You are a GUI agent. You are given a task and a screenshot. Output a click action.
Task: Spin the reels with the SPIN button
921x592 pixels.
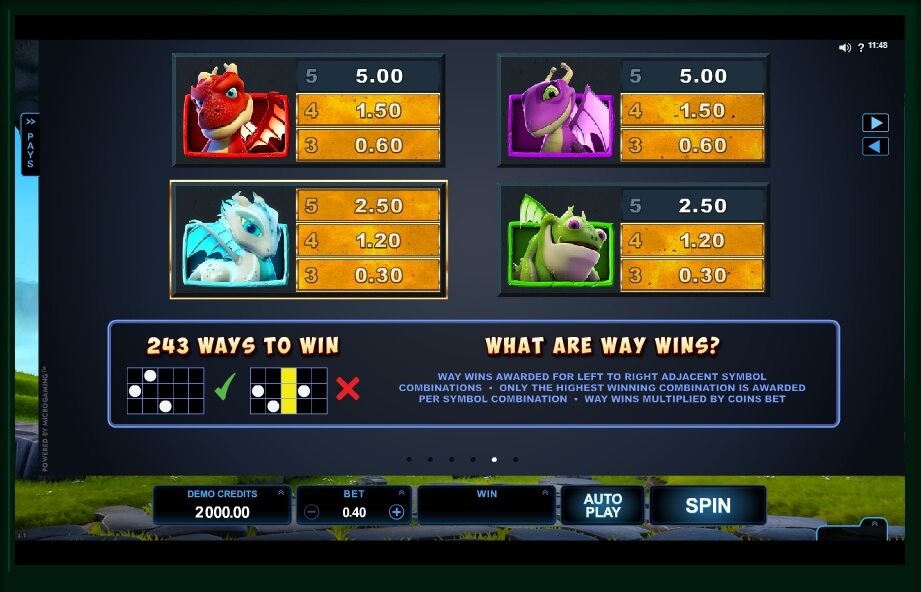pos(707,506)
